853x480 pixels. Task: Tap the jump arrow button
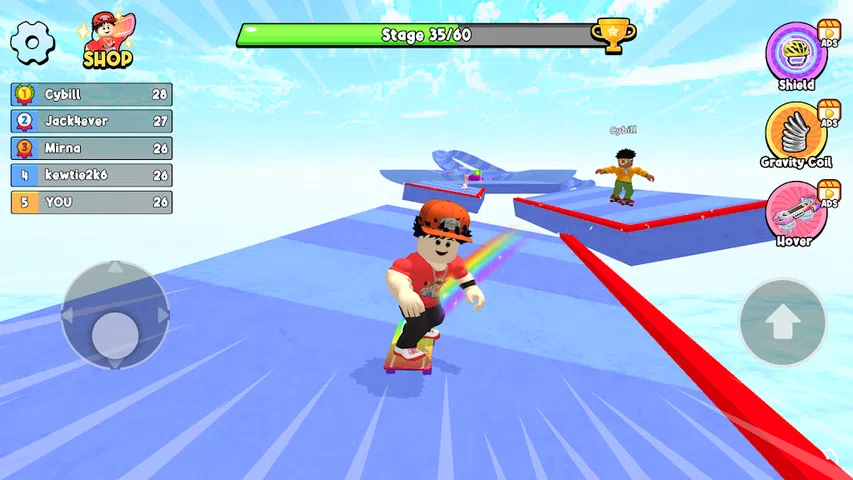[x=783, y=322]
